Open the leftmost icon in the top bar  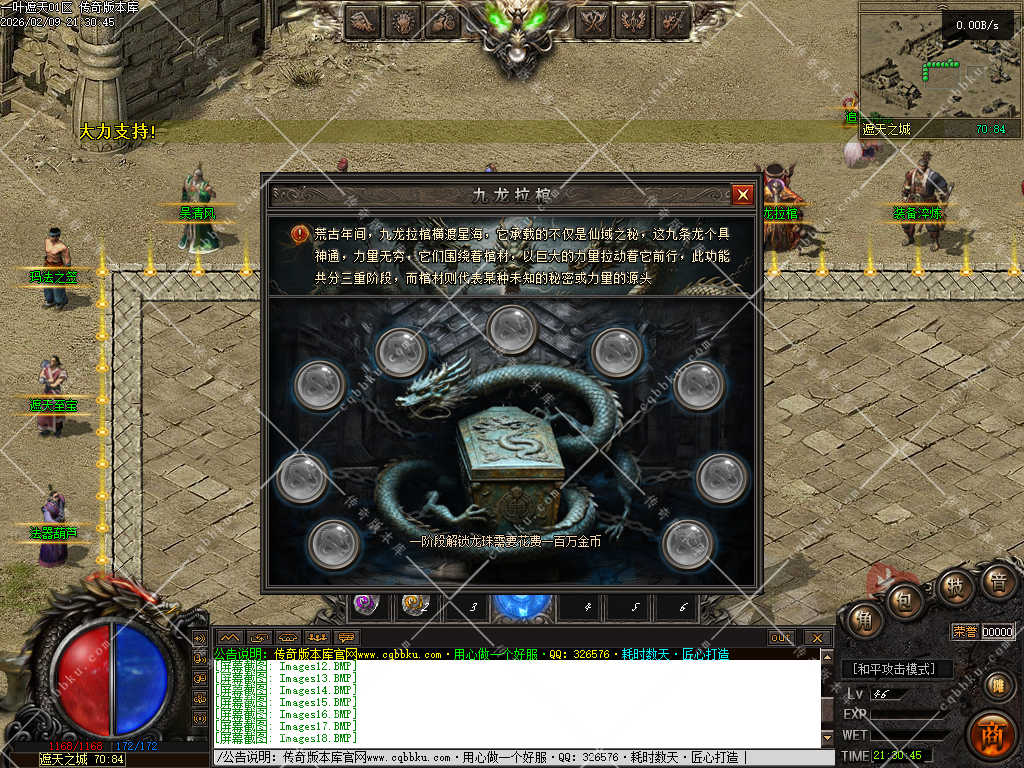pos(364,20)
